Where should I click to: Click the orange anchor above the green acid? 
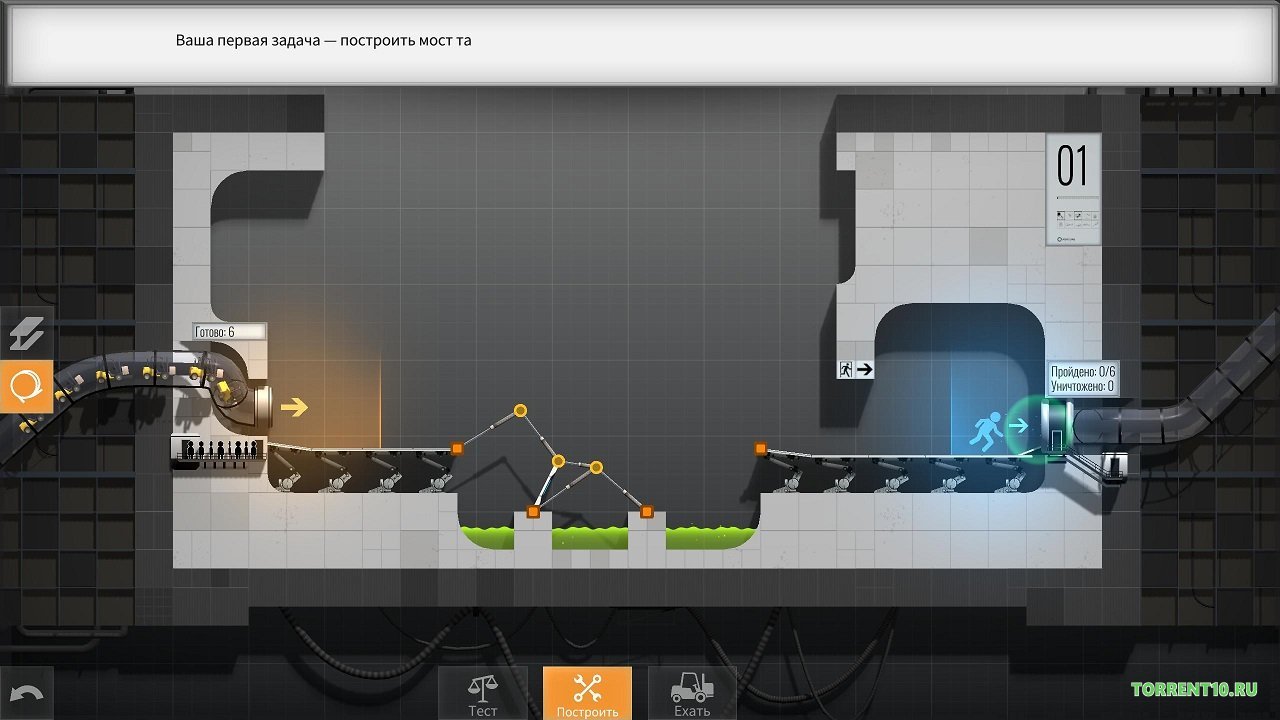tap(531, 510)
